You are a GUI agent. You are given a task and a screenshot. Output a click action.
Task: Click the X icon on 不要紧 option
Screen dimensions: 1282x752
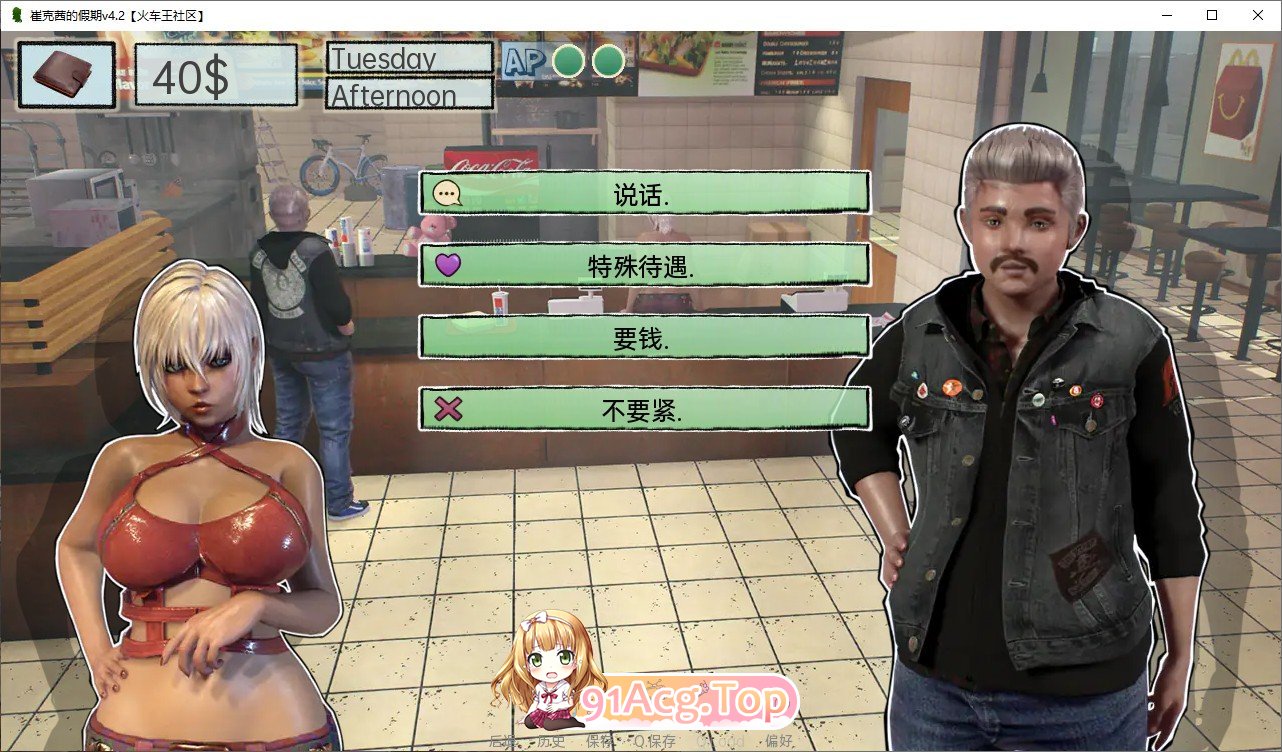(449, 409)
